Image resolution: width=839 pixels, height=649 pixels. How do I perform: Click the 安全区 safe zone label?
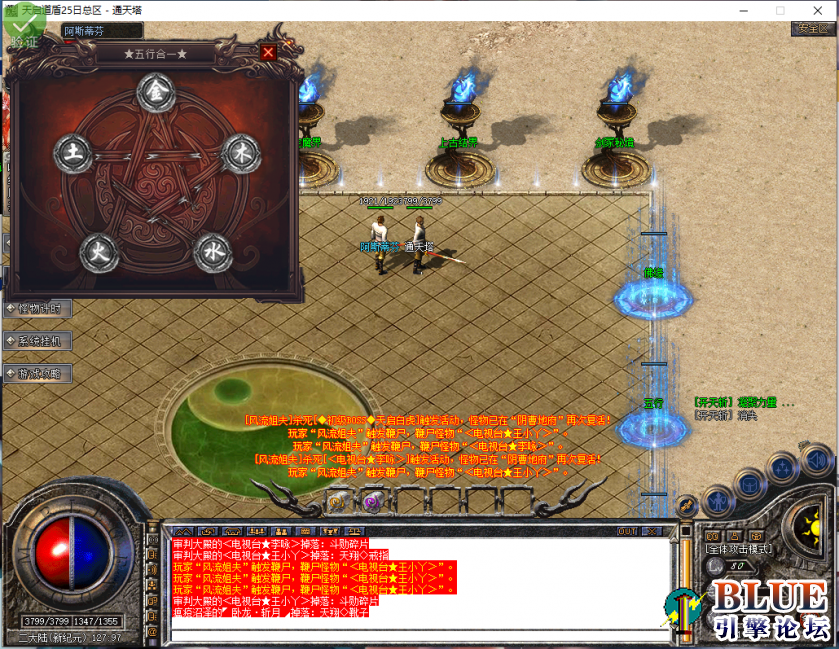[811, 29]
